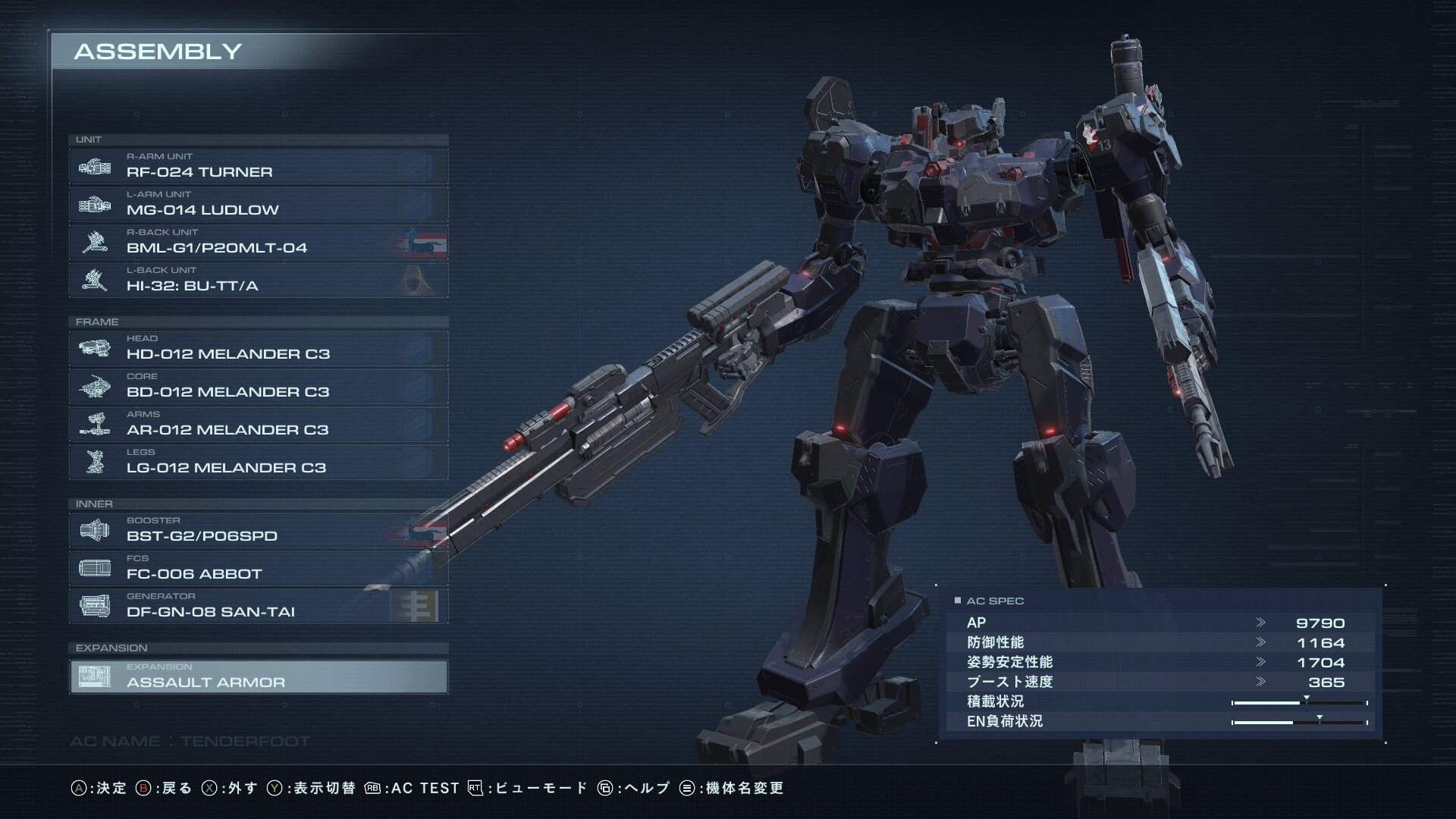Select the R-Arm Unit RF-024 TURNER slot

click(x=258, y=167)
